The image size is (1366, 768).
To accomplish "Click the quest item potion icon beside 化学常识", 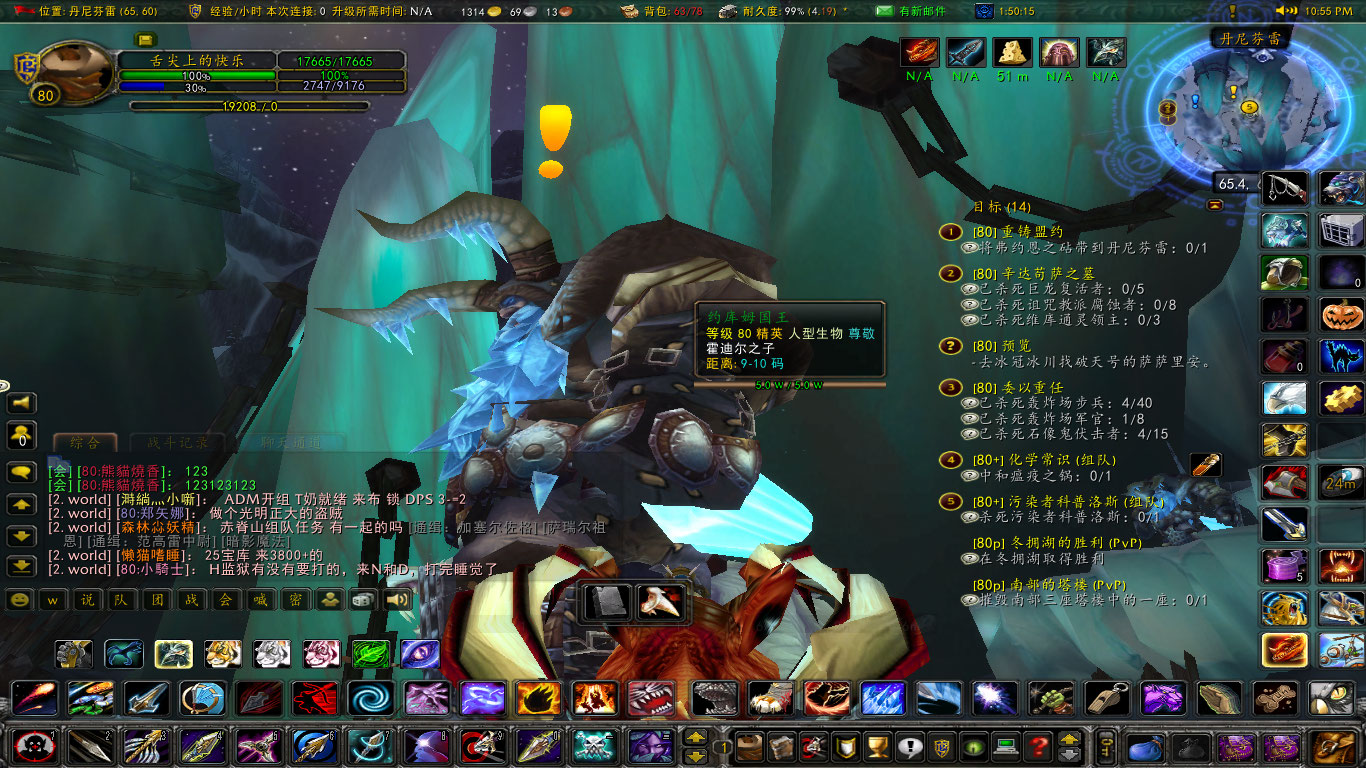I will click(x=1203, y=463).
